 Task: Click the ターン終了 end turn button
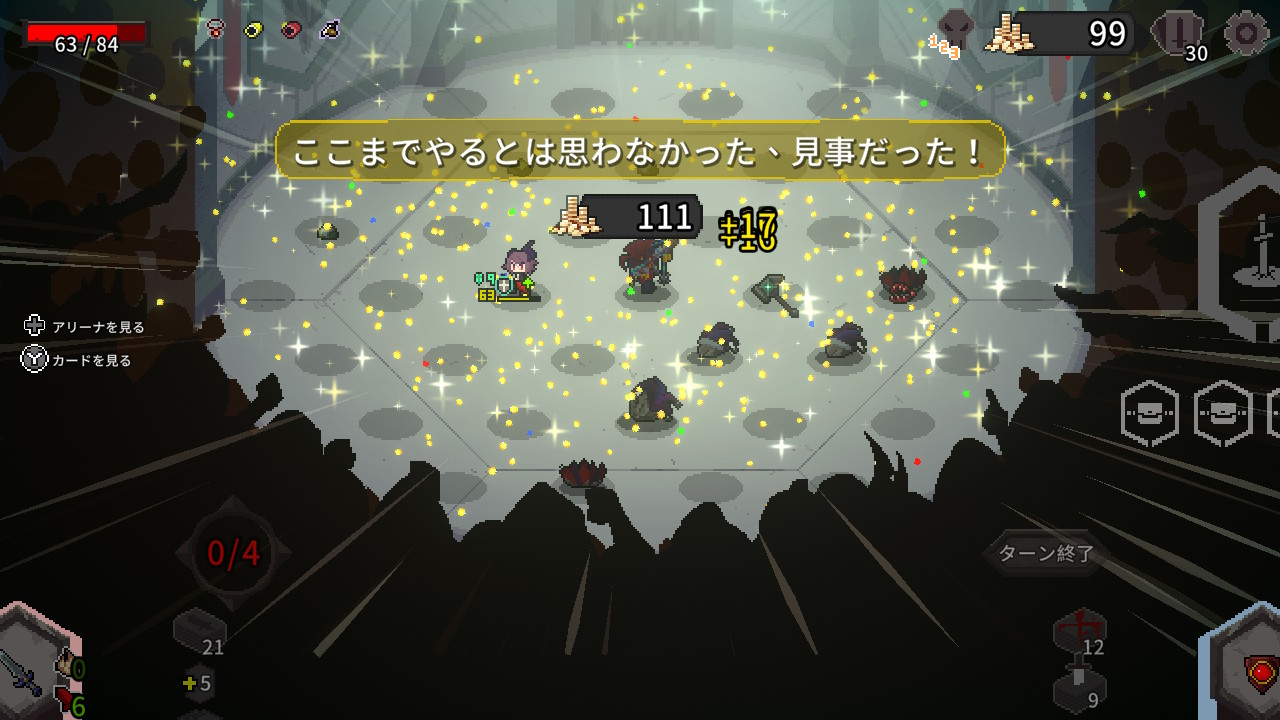click(x=1046, y=553)
